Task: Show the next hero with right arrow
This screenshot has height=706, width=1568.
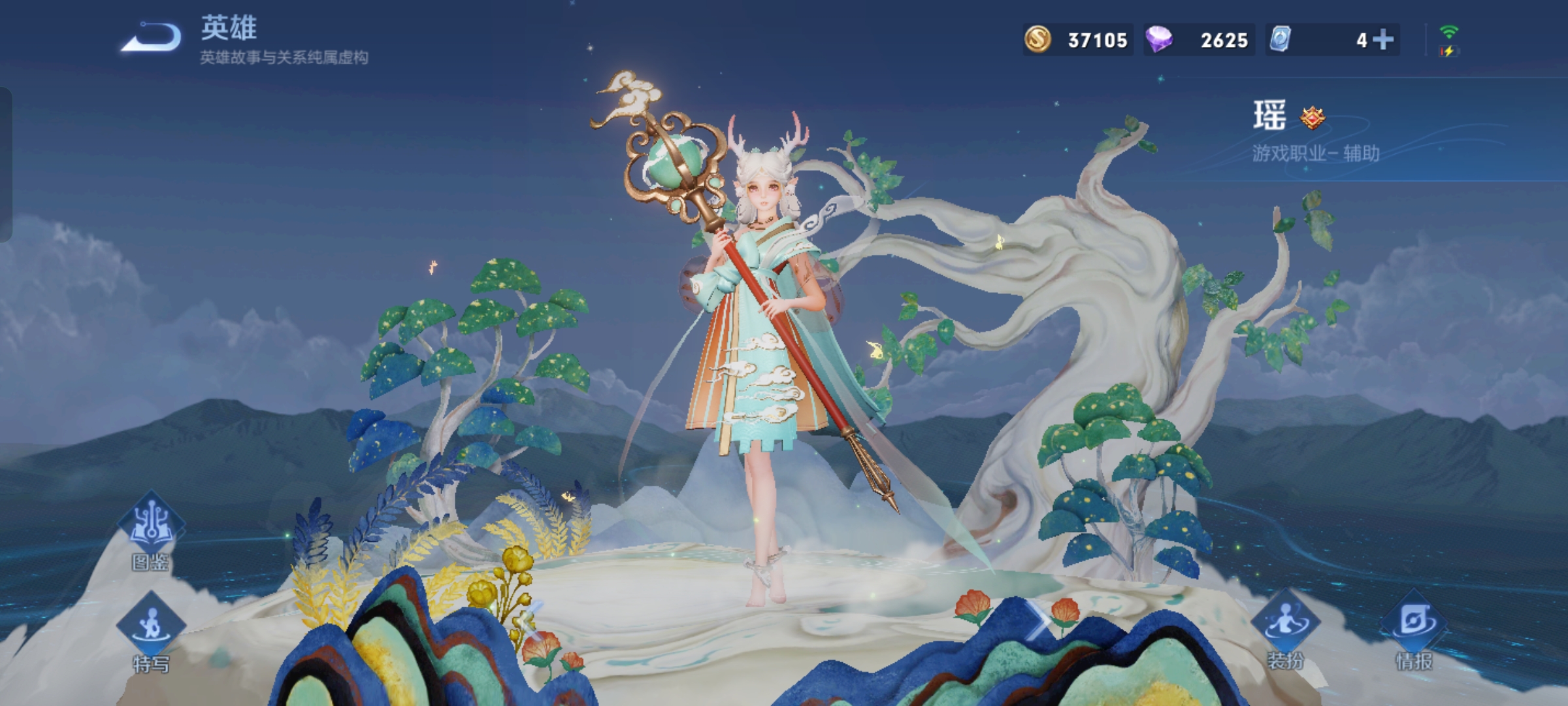Action: [x=1039, y=620]
